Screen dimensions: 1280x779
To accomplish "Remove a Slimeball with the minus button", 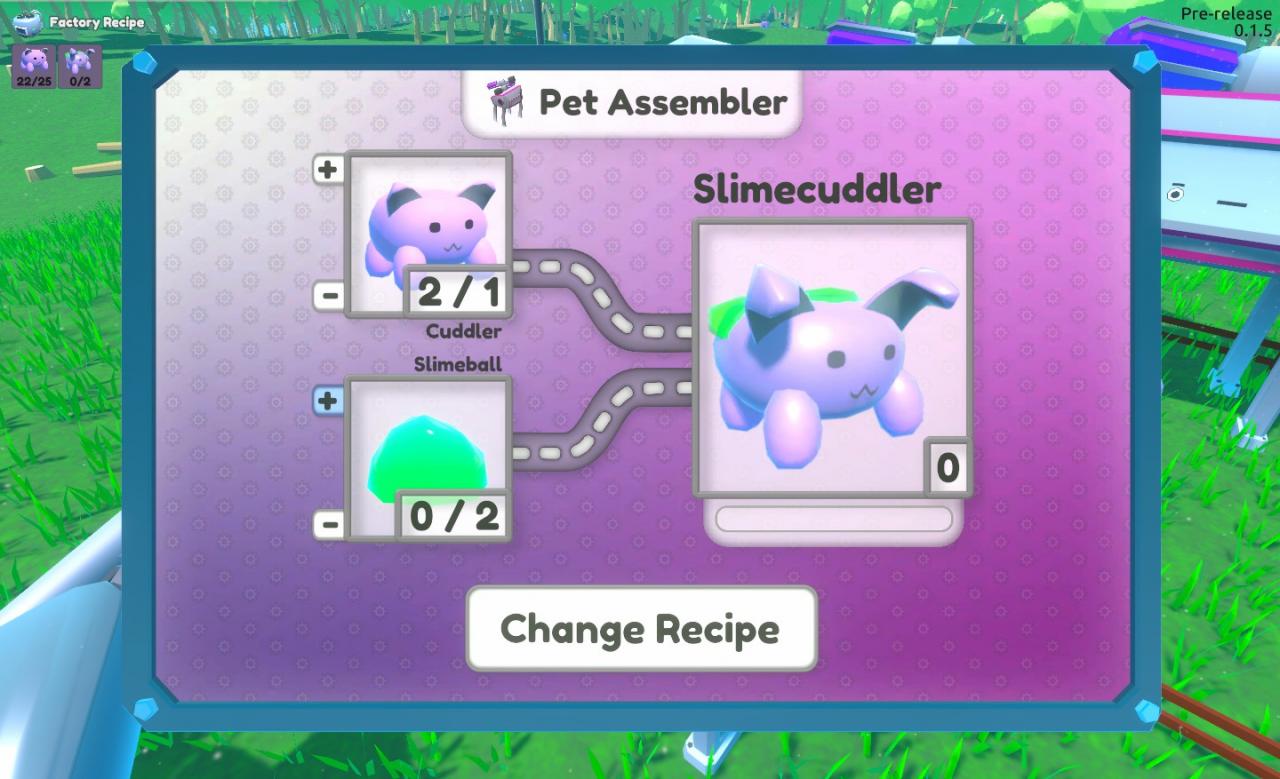I will click(329, 524).
